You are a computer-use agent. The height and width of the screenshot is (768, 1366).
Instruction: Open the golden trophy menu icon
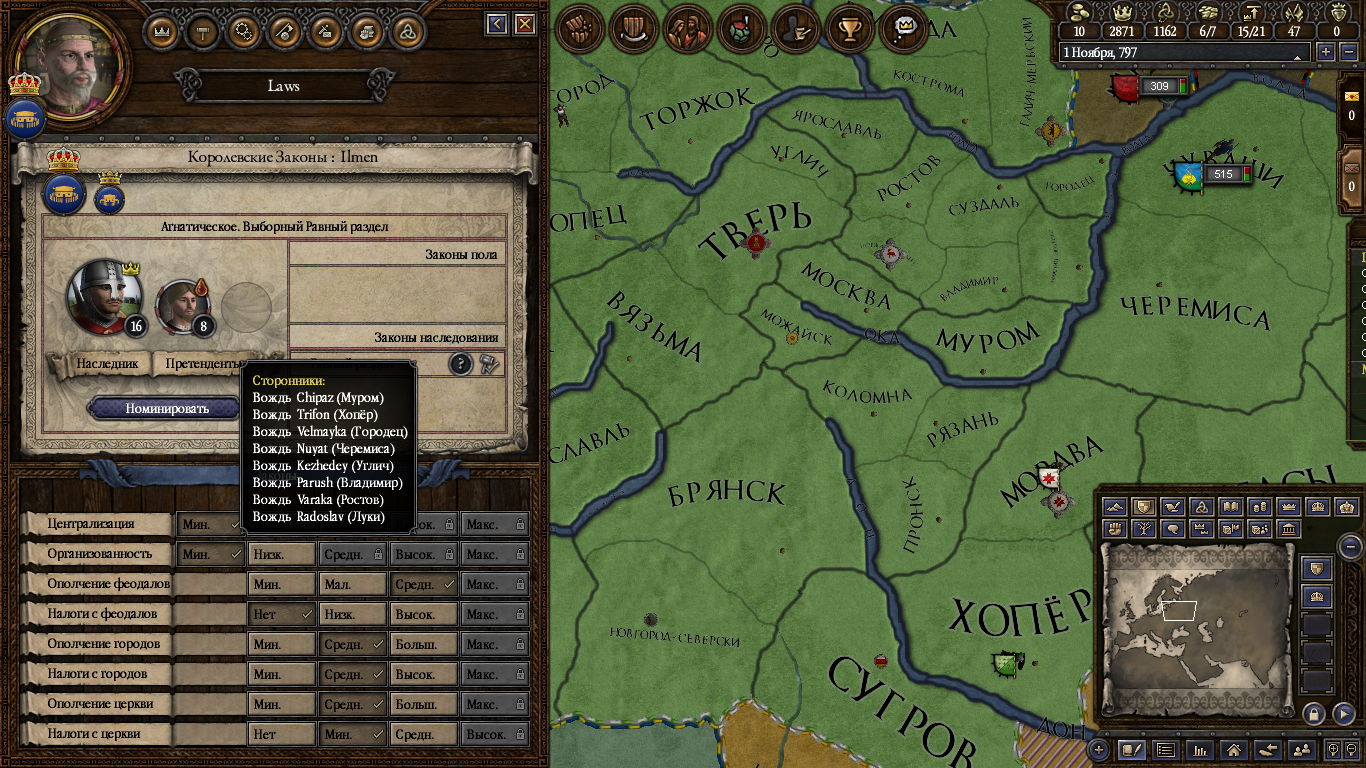point(851,28)
